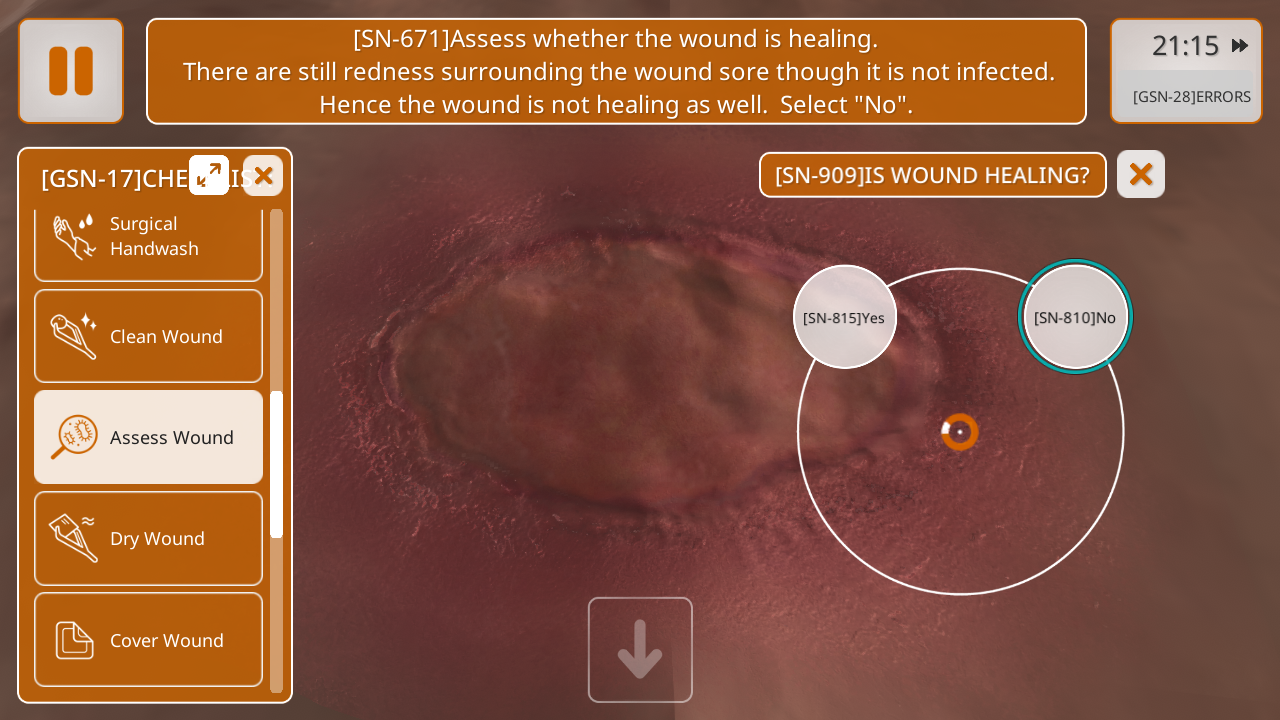Viewport: 1280px width, 720px height.
Task: Pause the game with the pause button
Action: [x=71, y=71]
